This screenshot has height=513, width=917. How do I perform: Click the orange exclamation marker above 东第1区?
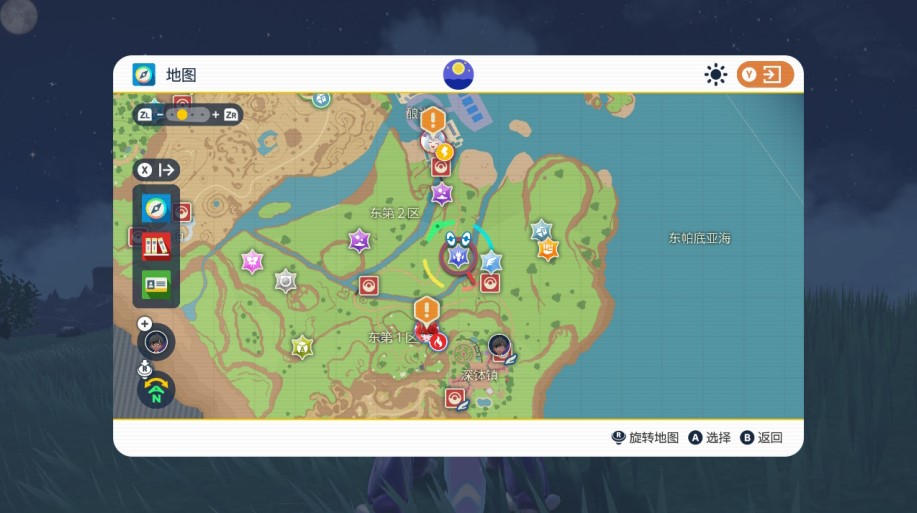[427, 309]
